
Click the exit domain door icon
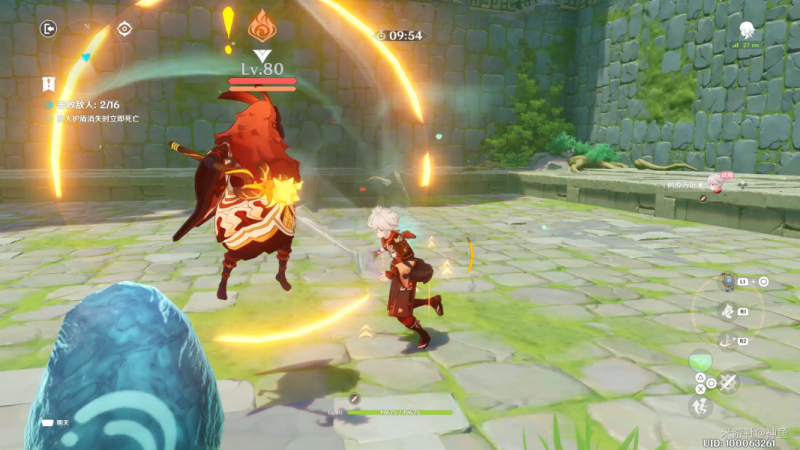coord(48,29)
